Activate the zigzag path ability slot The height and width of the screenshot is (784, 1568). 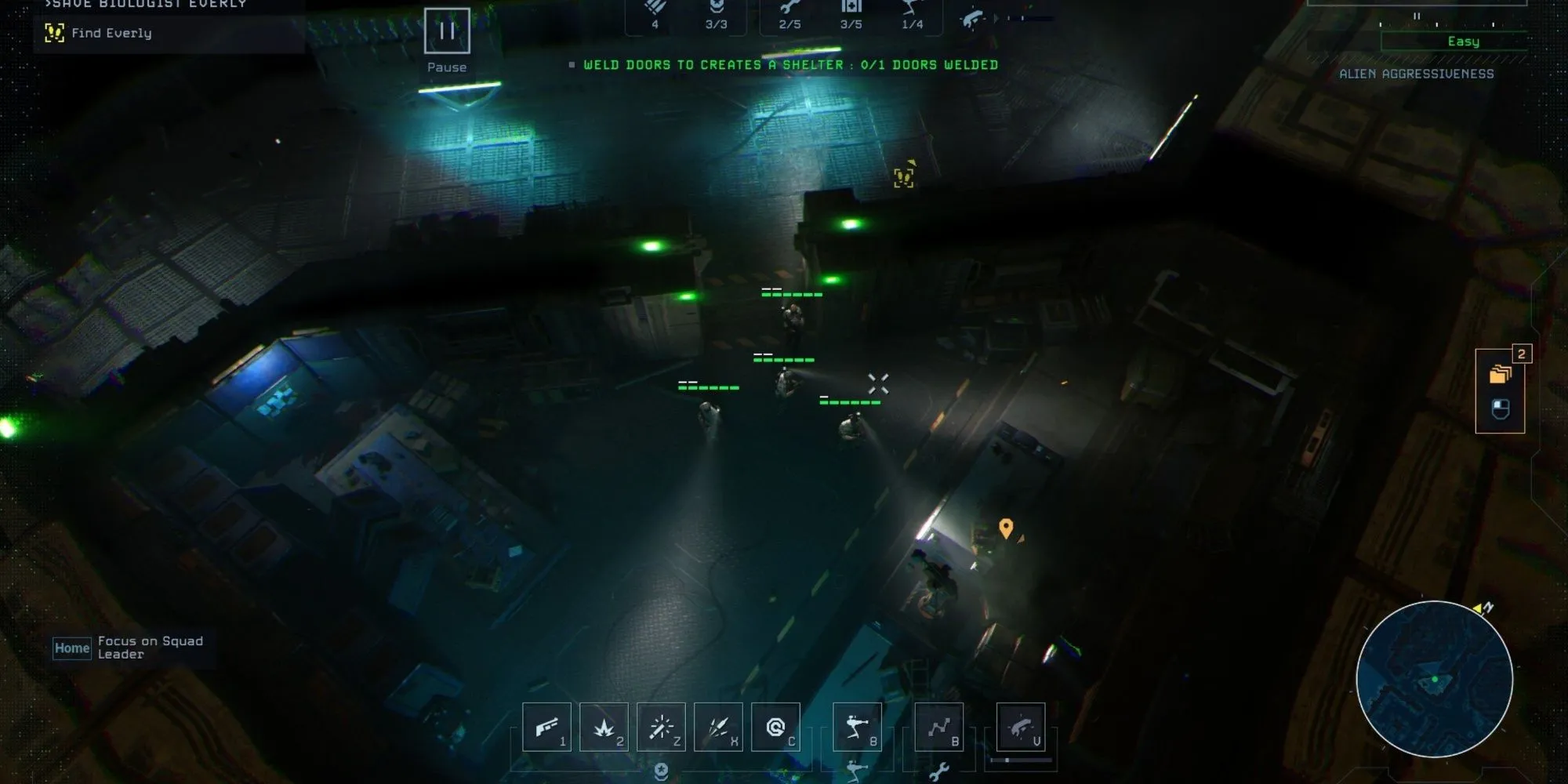coord(939,728)
